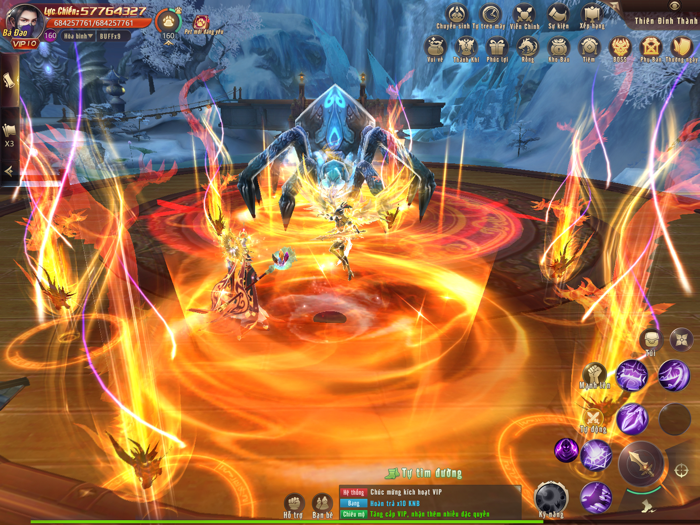Show the Xếp hạng rankings
Screen dimensions: 700x525
point(591,14)
